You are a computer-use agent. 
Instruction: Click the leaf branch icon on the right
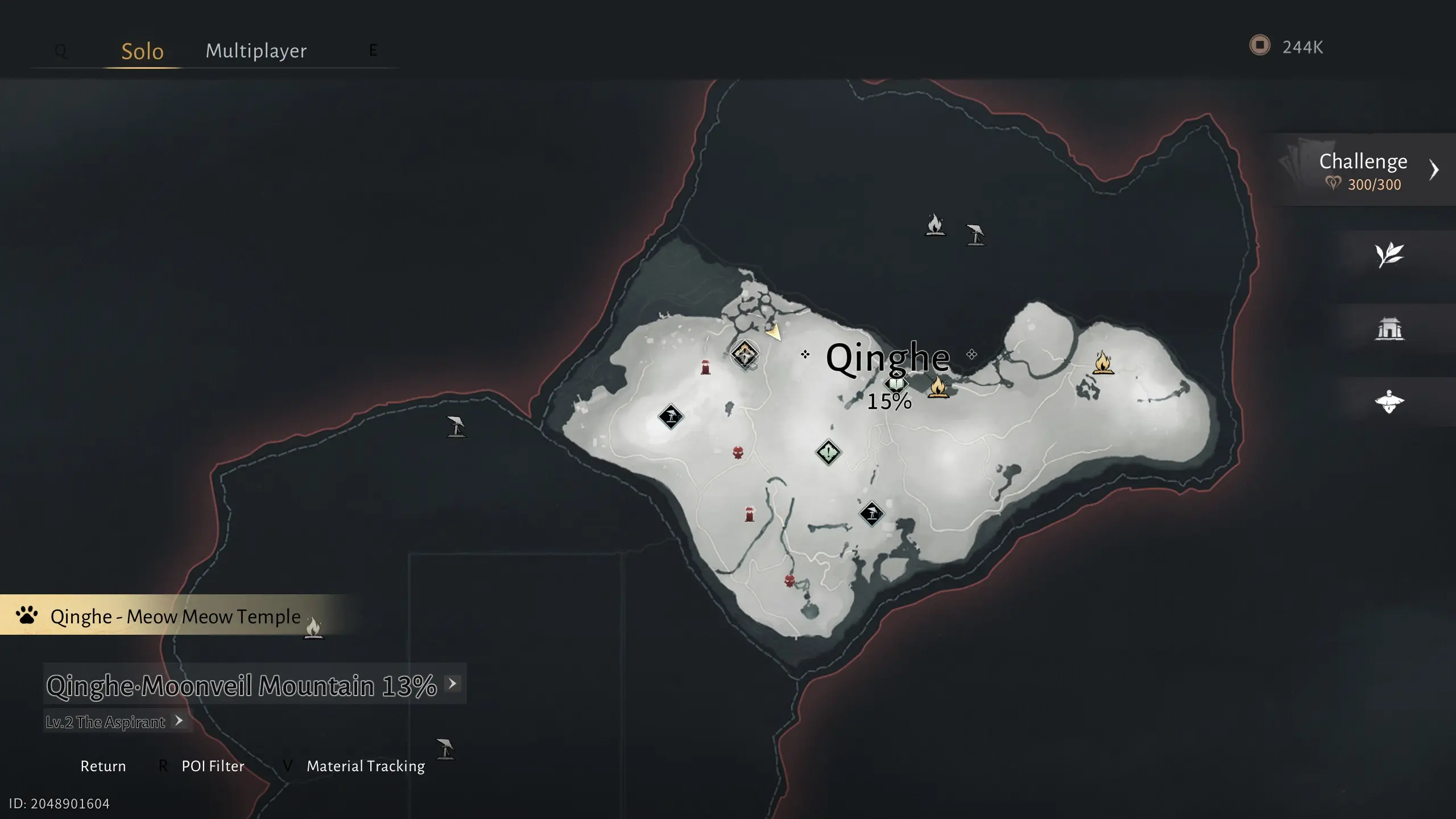click(x=1389, y=254)
